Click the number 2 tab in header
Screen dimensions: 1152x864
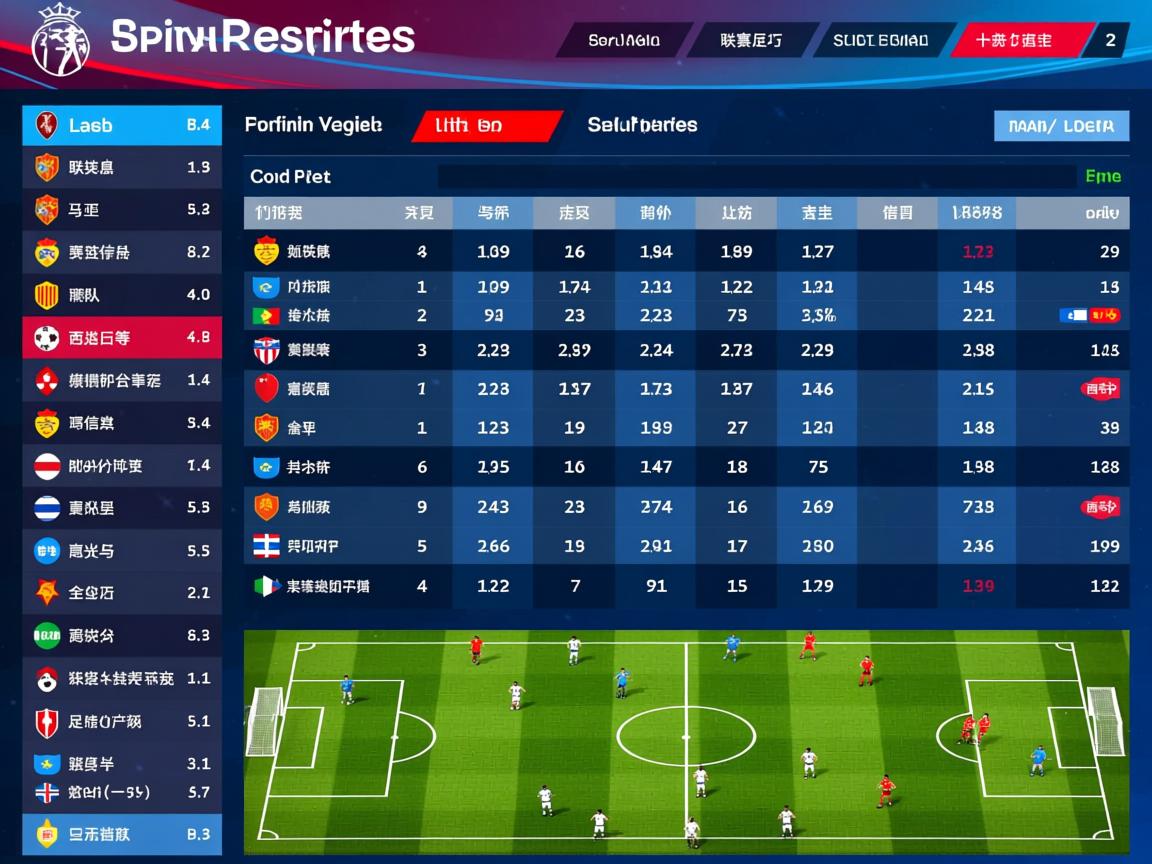(1110, 41)
